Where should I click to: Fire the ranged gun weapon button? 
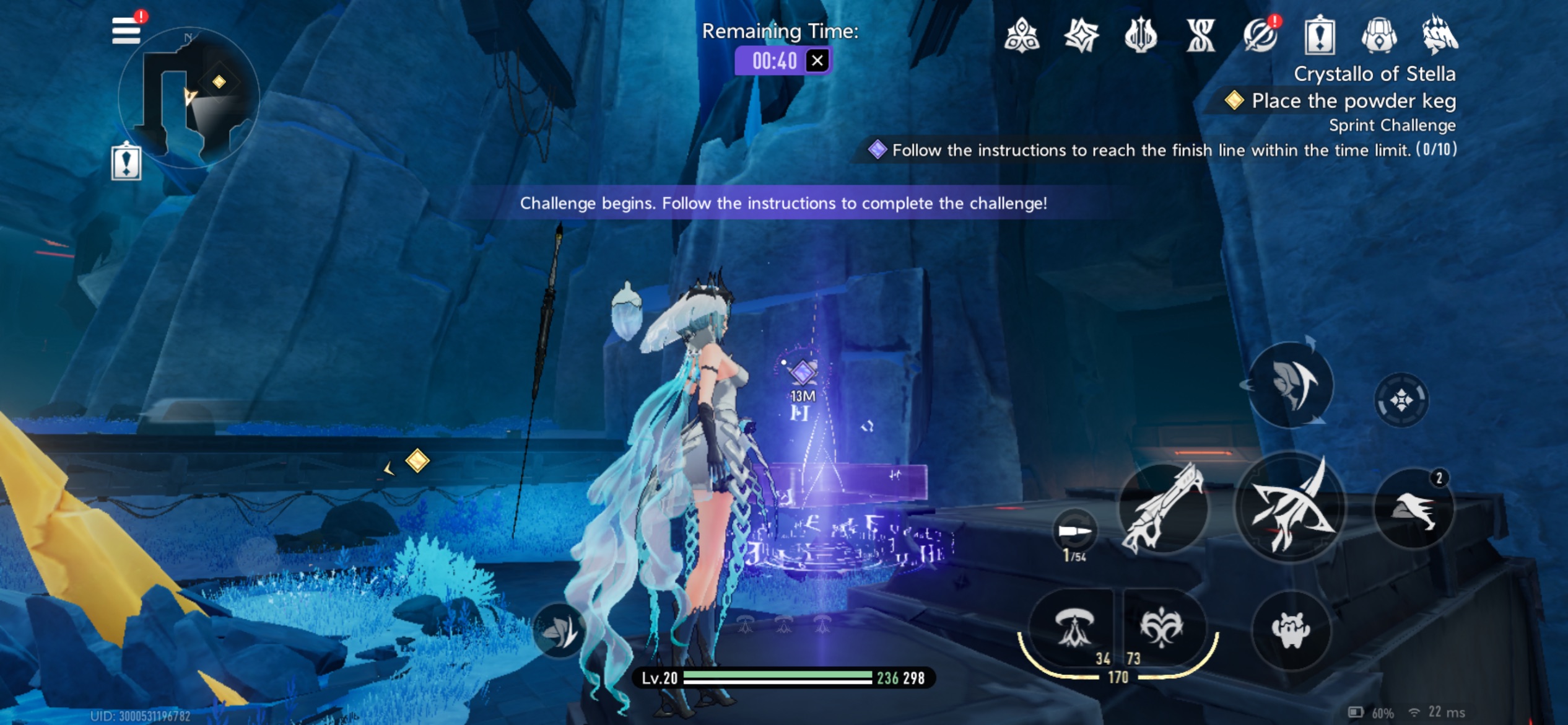[x=1164, y=508]
